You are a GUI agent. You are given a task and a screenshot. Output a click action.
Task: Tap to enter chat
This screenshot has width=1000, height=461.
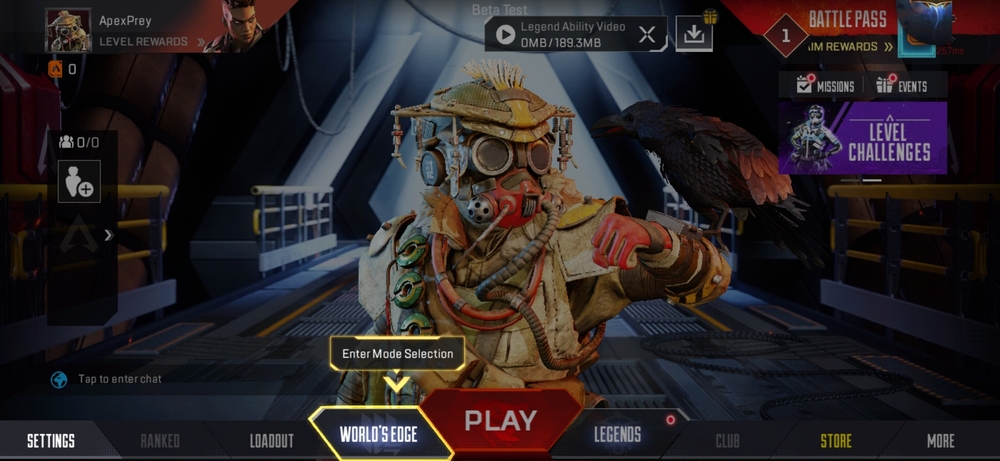pos(119,379)
